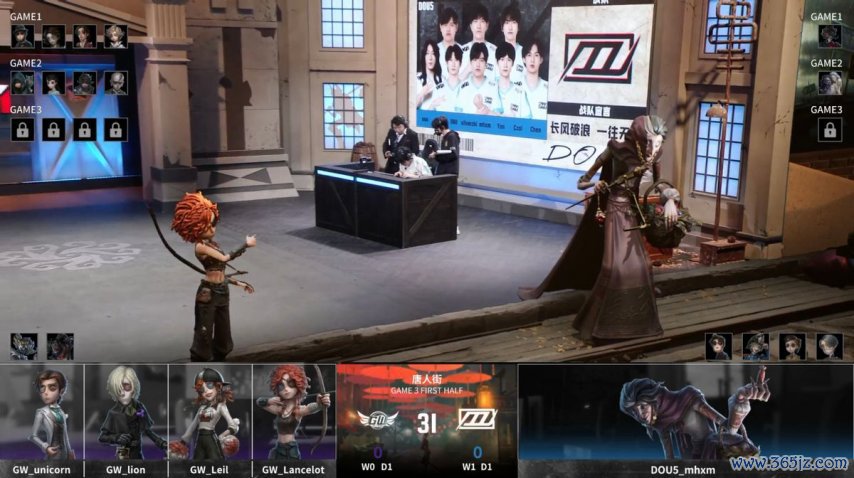Select the DOU5 team logo on scoreboard
The image size is (854, 478).
point(477,421)
